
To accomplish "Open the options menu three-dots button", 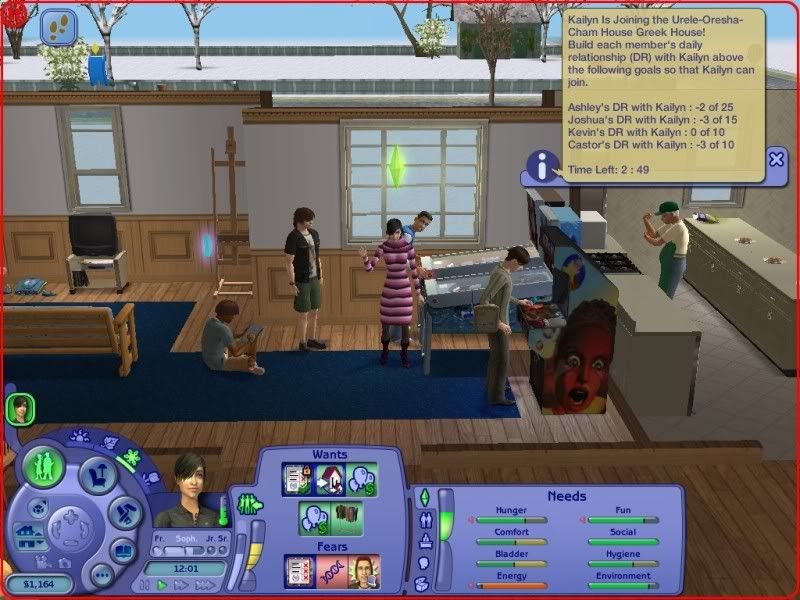I will point(101,575).
